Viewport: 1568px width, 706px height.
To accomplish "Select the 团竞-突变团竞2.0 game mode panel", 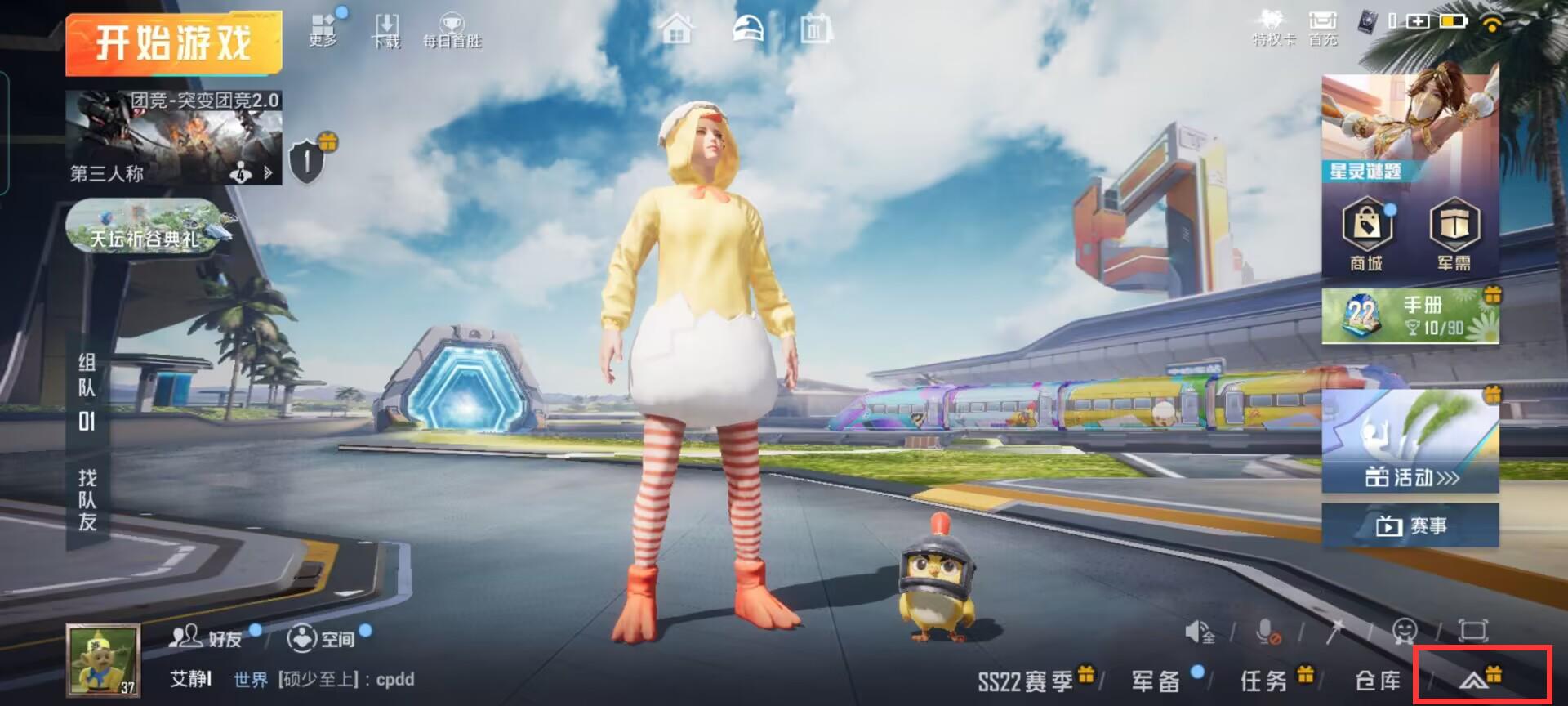I will point(173,136).
